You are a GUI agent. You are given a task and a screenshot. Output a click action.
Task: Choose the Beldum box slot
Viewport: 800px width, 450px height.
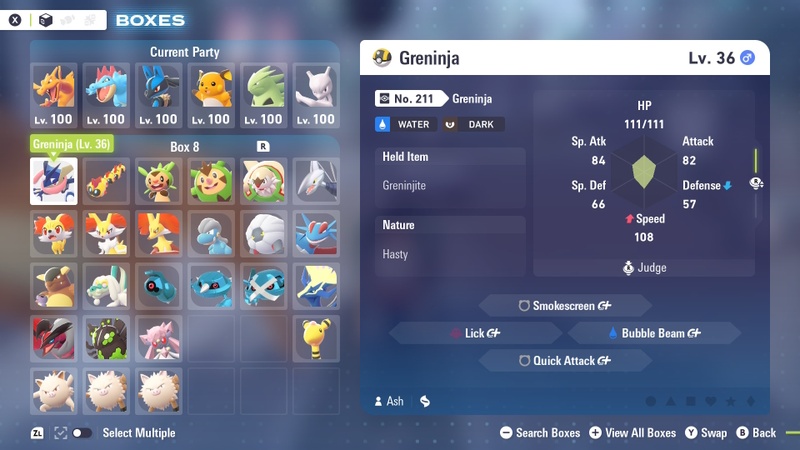(160, 286)
